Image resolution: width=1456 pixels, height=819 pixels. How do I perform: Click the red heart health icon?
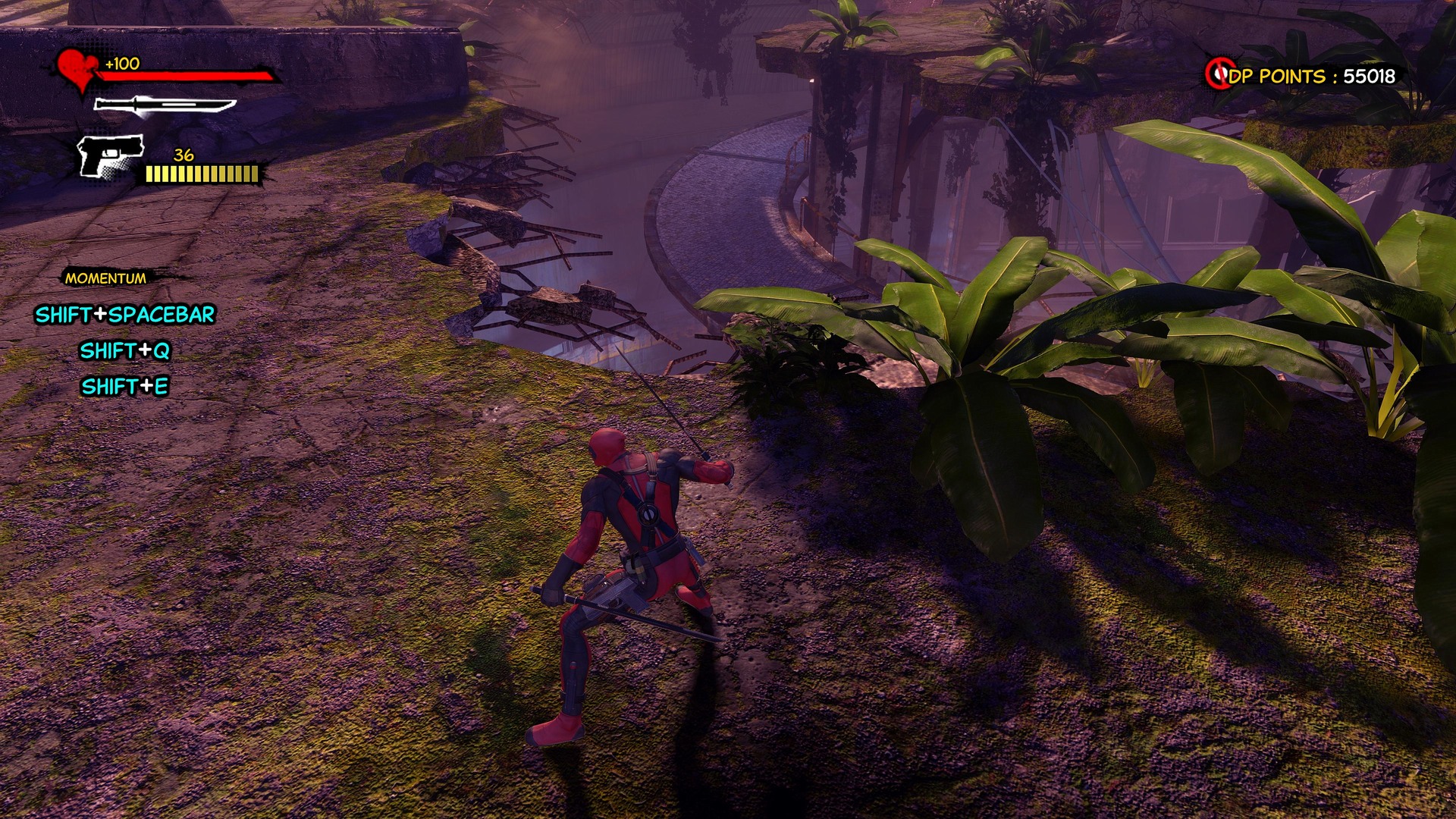(x=77, y=71)
